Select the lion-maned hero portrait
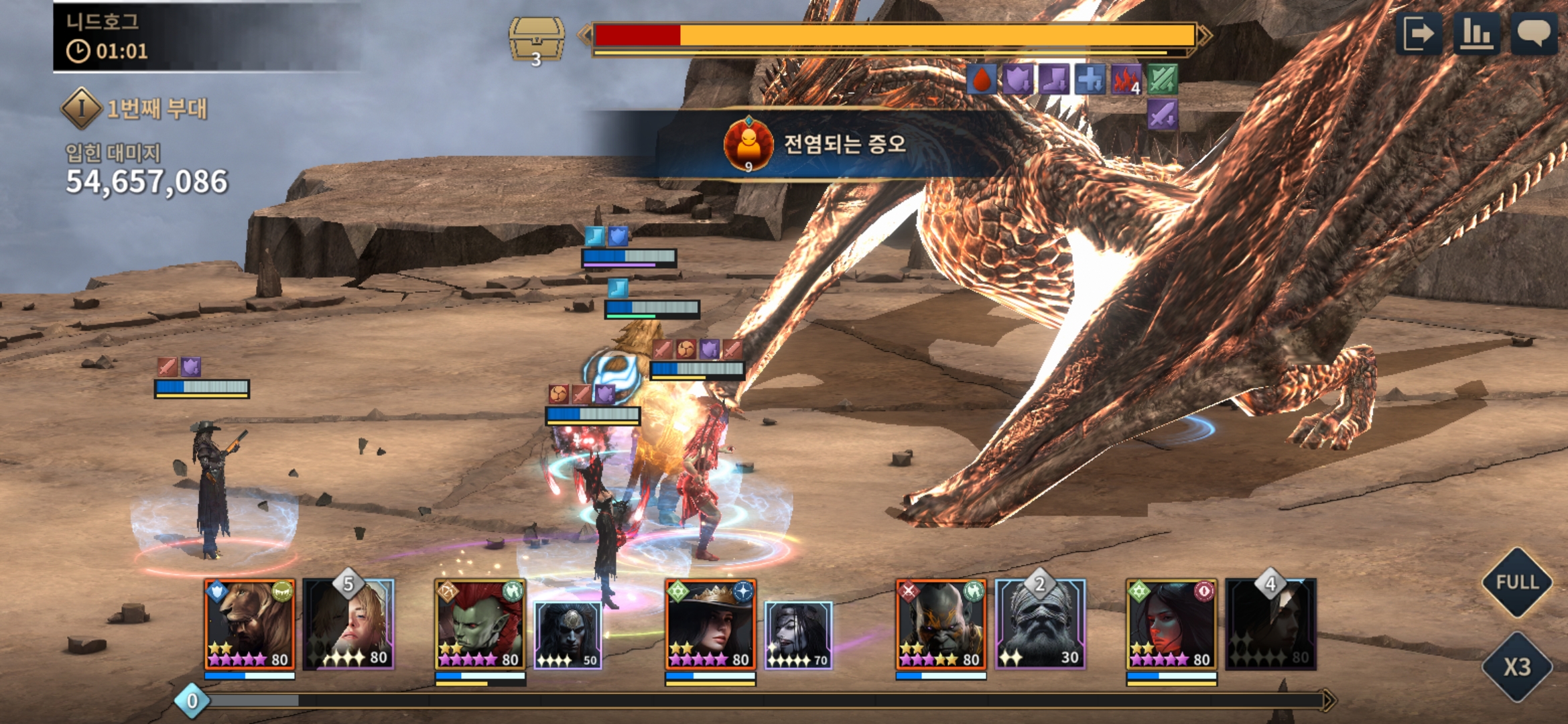 tap(249, 625)
